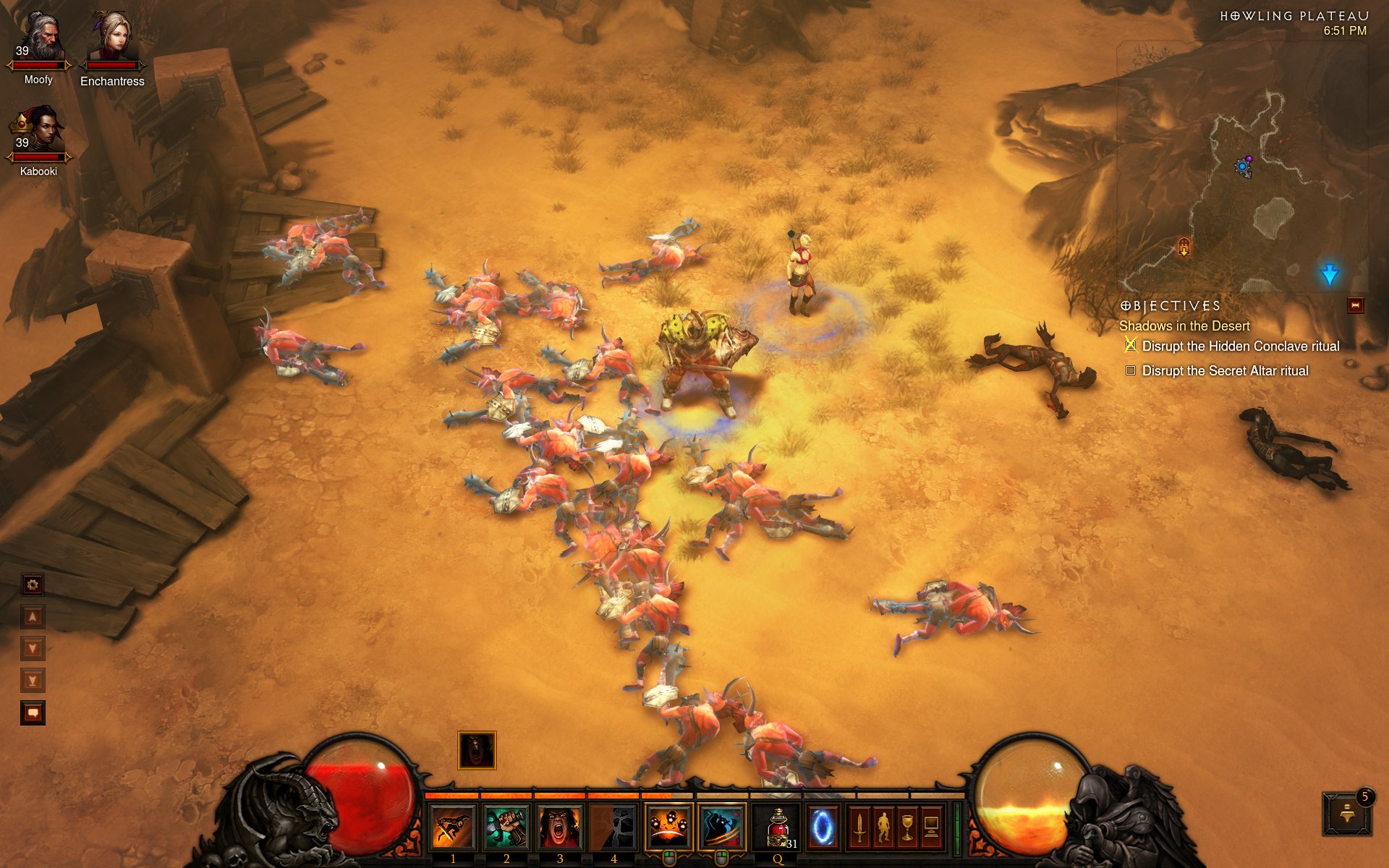Select the skill in action bar slot 1
This screenshot has width=1389, height=868.
[453, 826]
